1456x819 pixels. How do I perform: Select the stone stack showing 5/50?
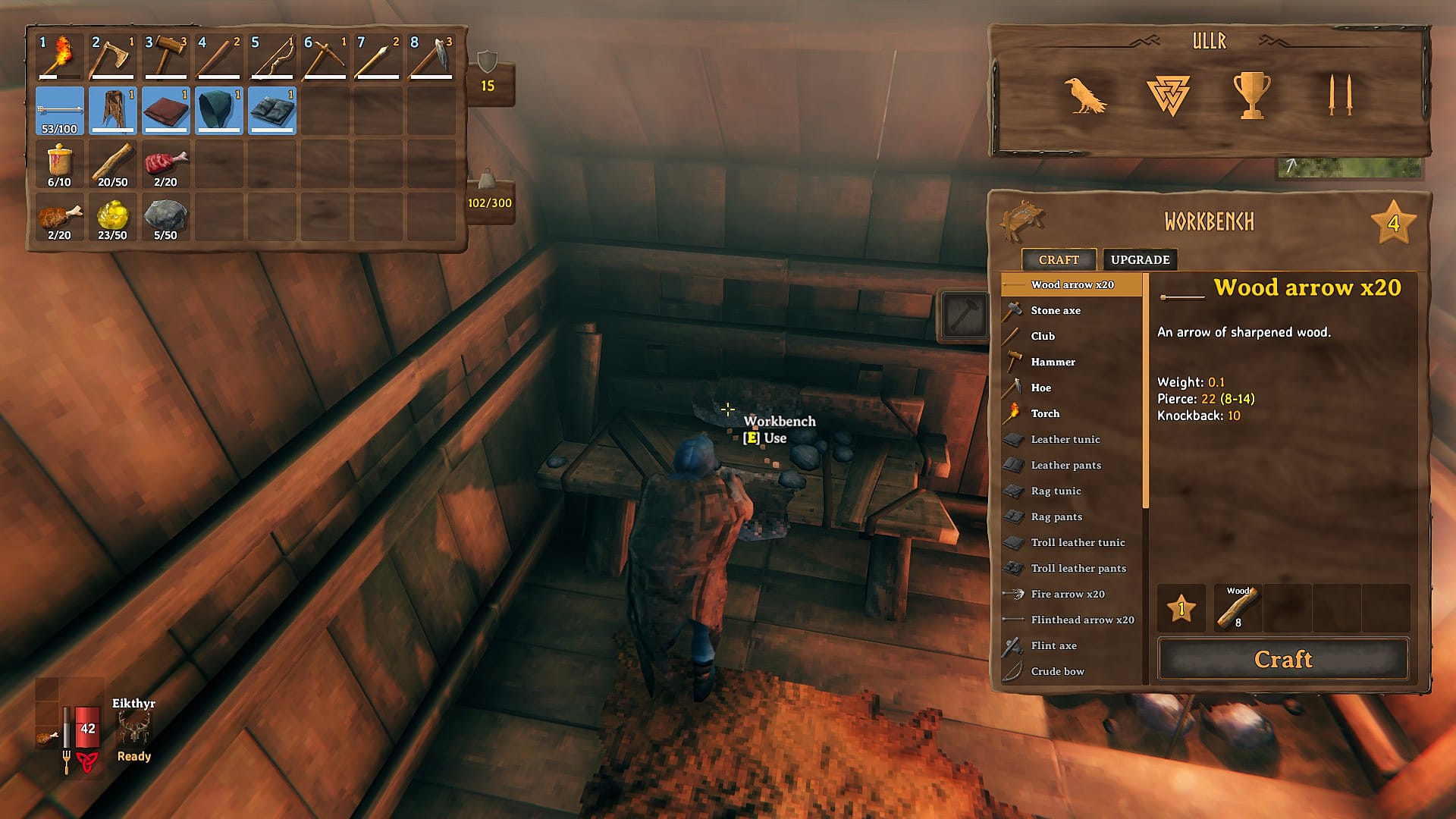[165, 218]
